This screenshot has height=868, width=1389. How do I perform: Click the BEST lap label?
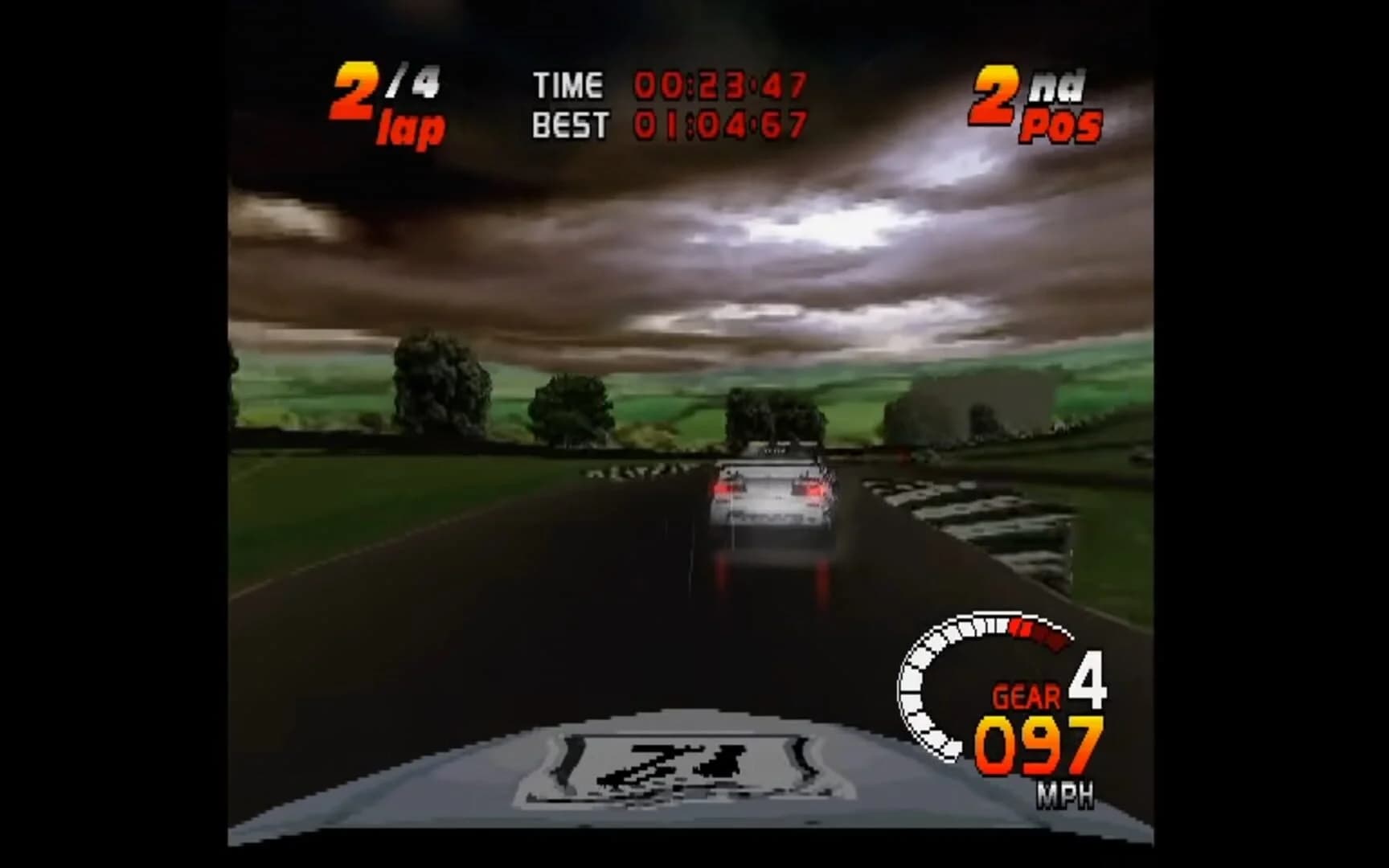point(569,125)
